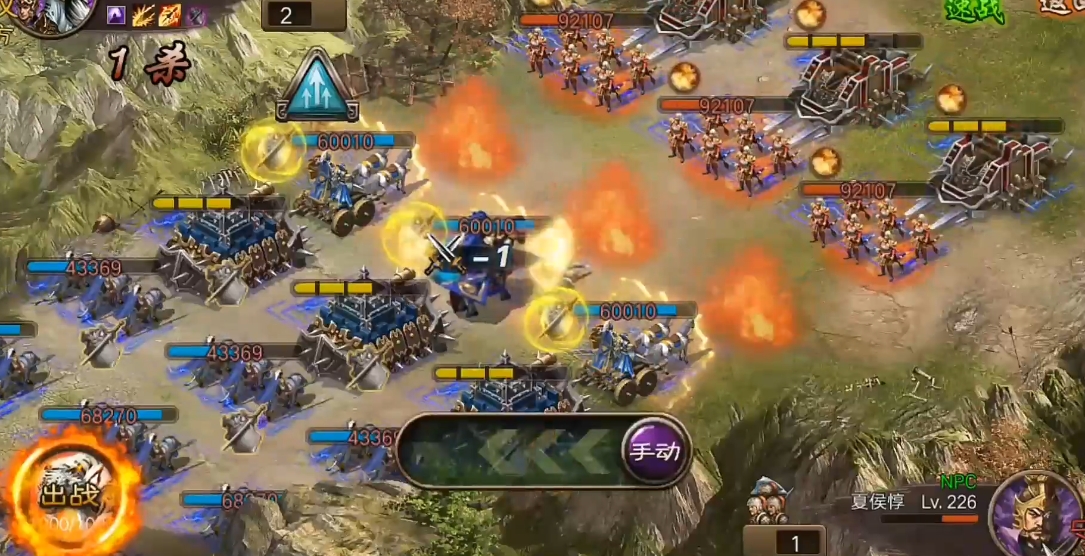Tap the orange retreat button in the corner
This screenshot has width=1085, height=556.
point(1062,7)
